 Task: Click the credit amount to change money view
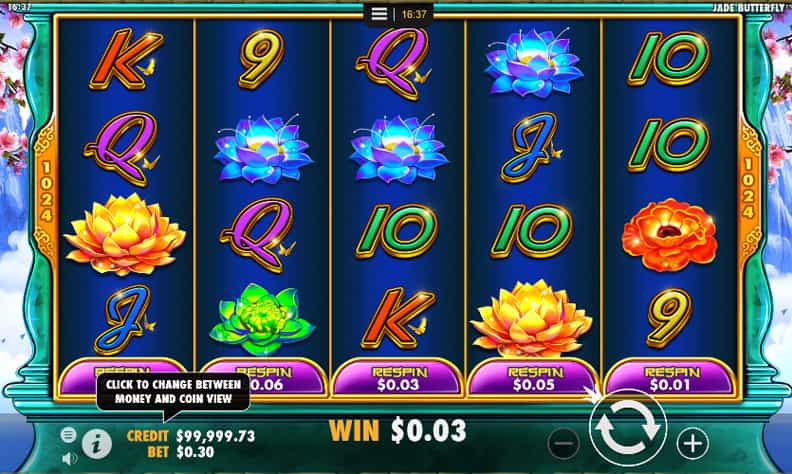coord(213,435)
